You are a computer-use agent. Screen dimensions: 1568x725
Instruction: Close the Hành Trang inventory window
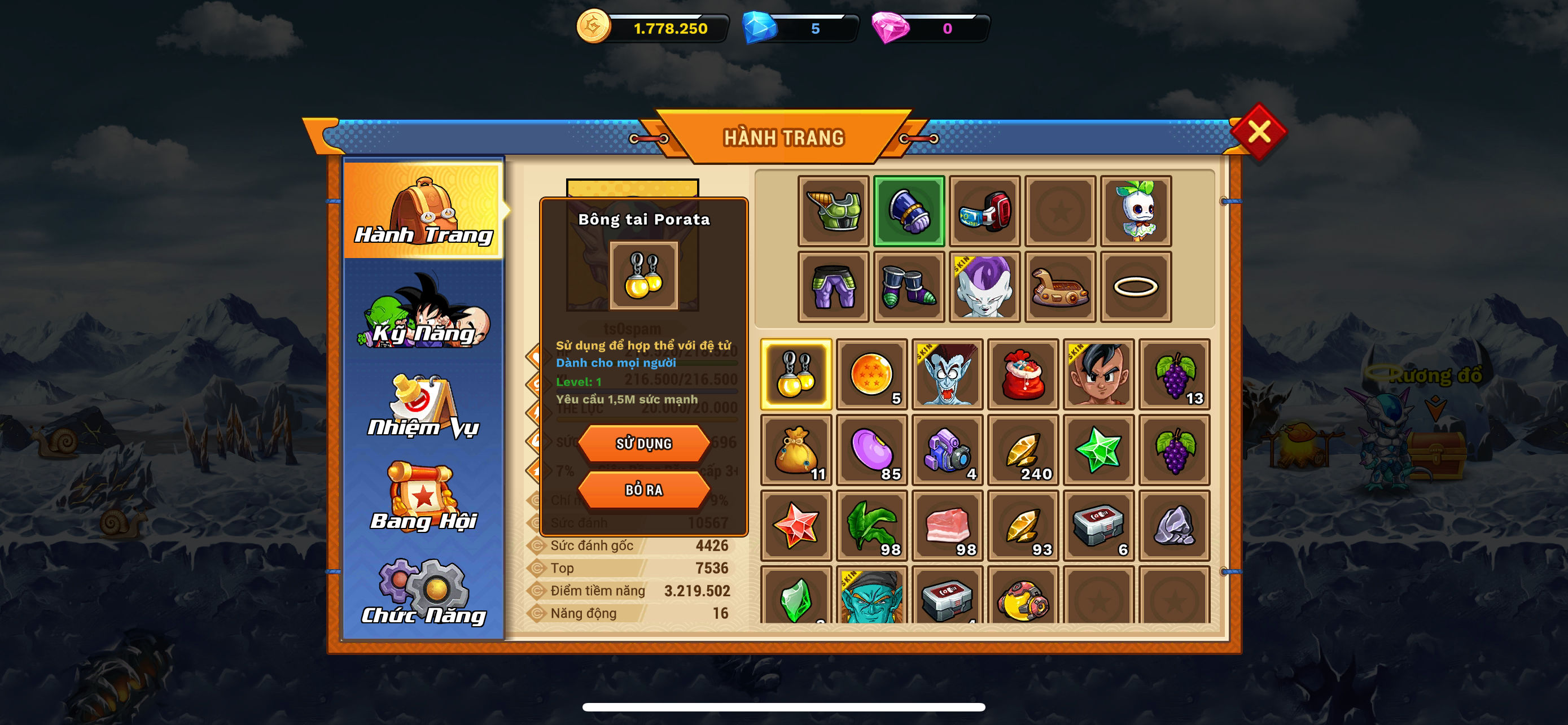(x=1258, y=132)
